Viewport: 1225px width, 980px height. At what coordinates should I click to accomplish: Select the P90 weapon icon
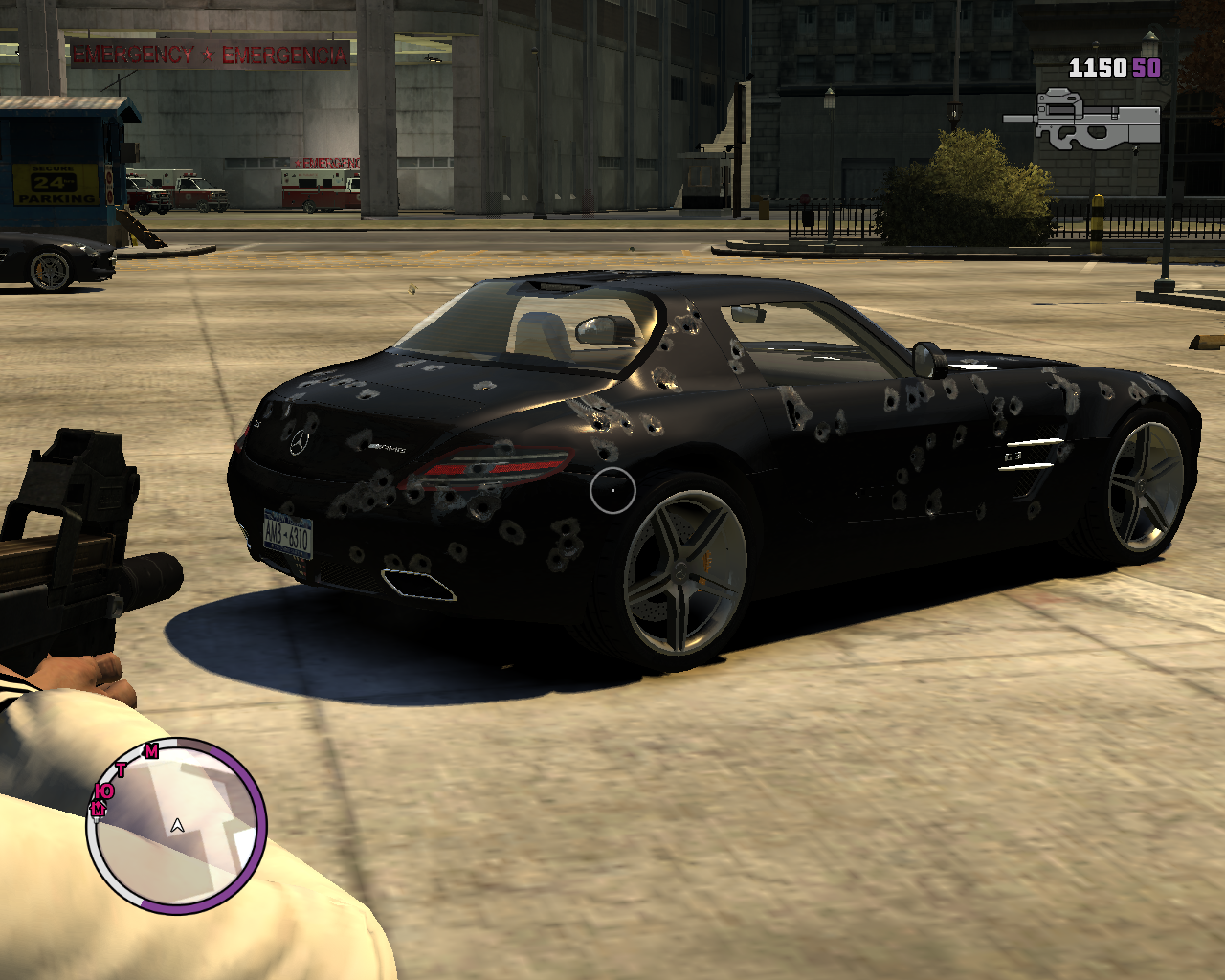tap(1083, 120)
